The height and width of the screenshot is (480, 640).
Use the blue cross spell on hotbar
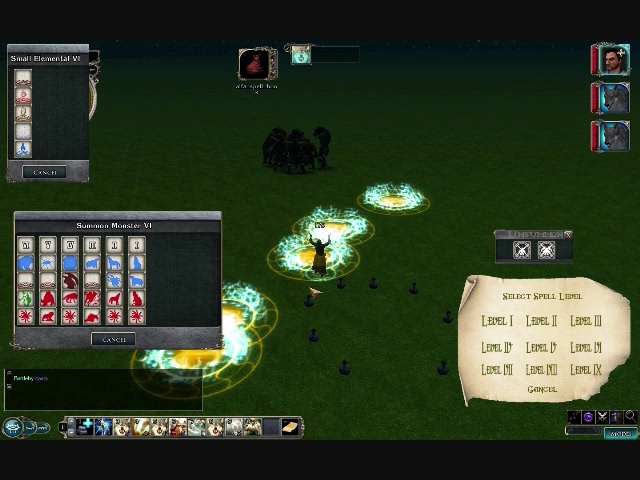85,428
